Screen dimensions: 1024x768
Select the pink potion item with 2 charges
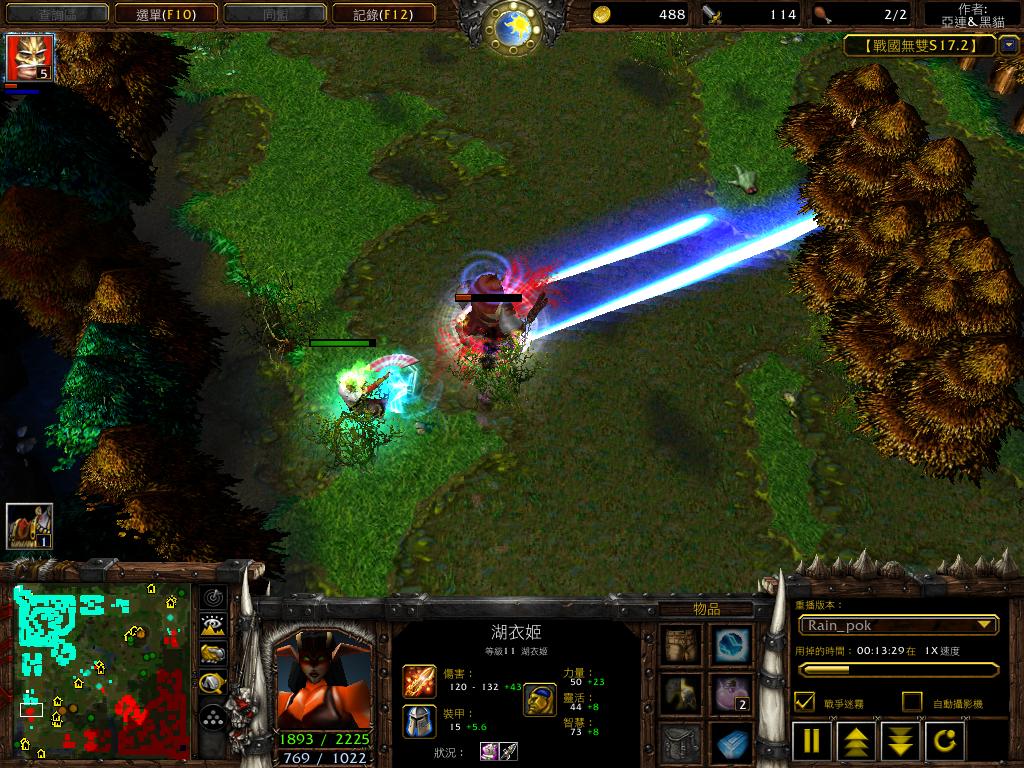tap(732, 693)
